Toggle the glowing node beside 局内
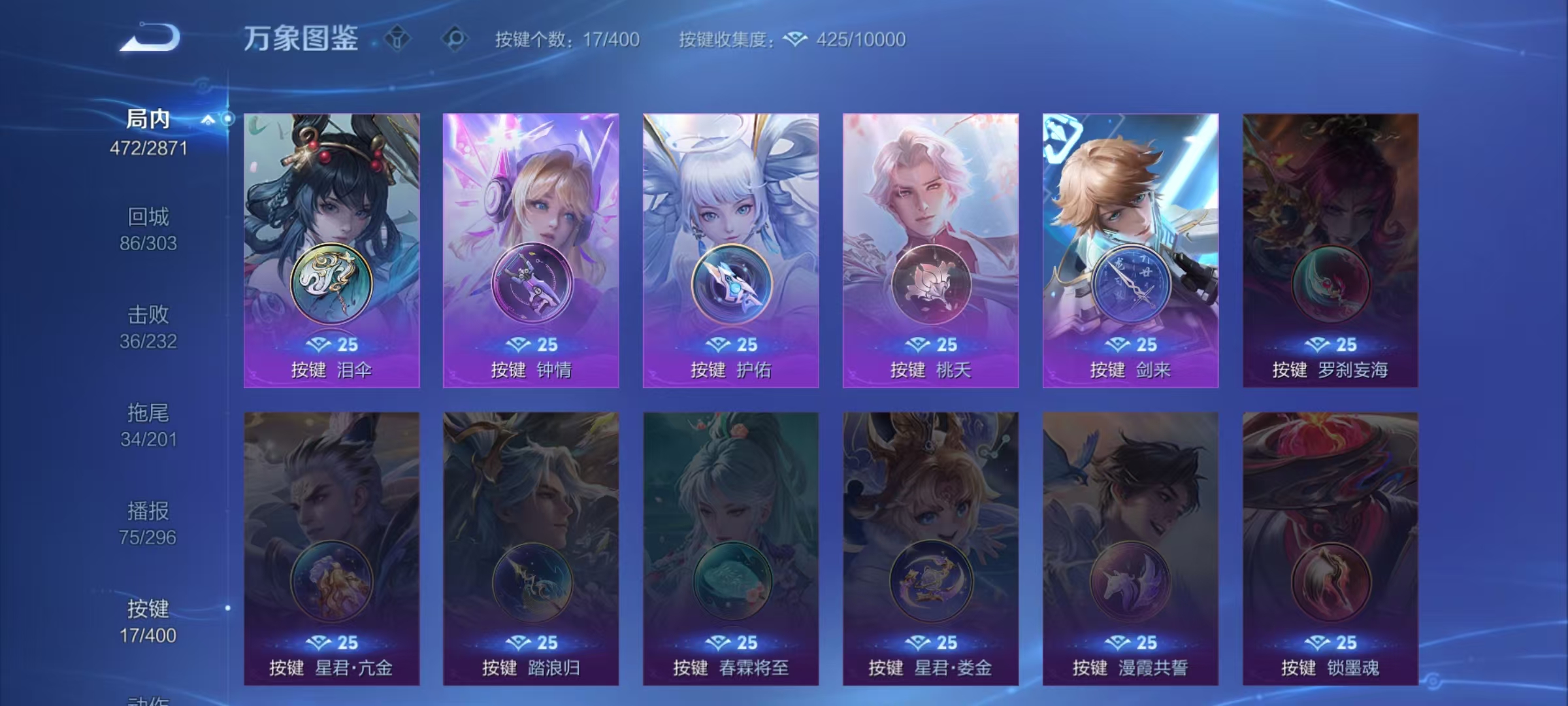The width and height of the screenshot is (1568, 706). point(229,118)
